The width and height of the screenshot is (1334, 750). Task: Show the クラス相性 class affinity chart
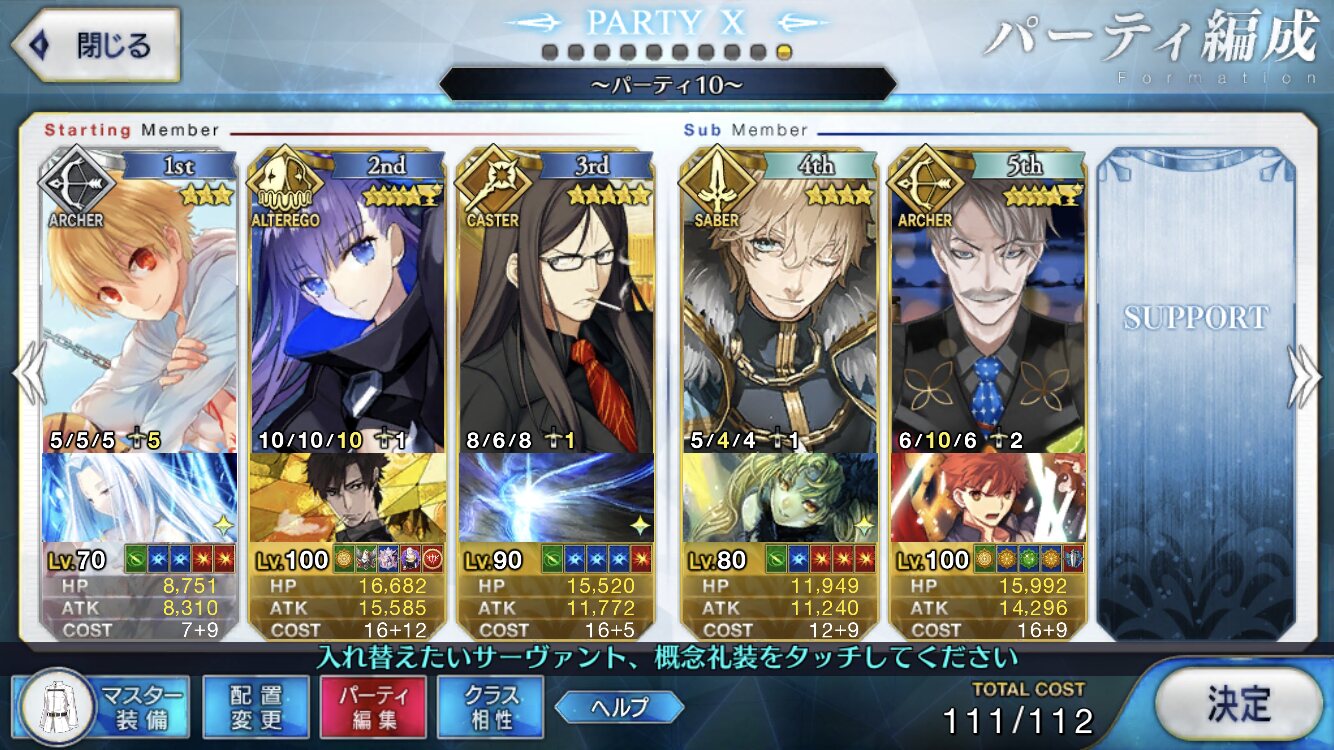point(490,705)
